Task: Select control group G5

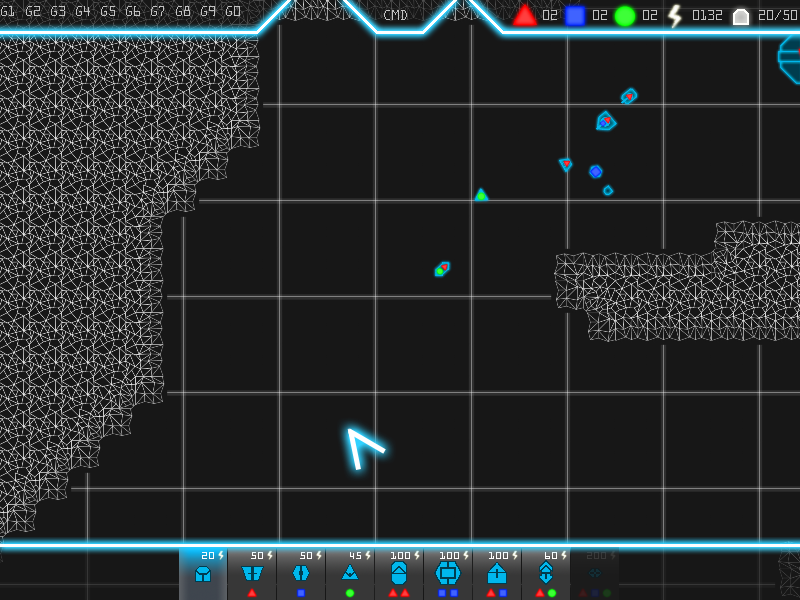Action: 108,12
